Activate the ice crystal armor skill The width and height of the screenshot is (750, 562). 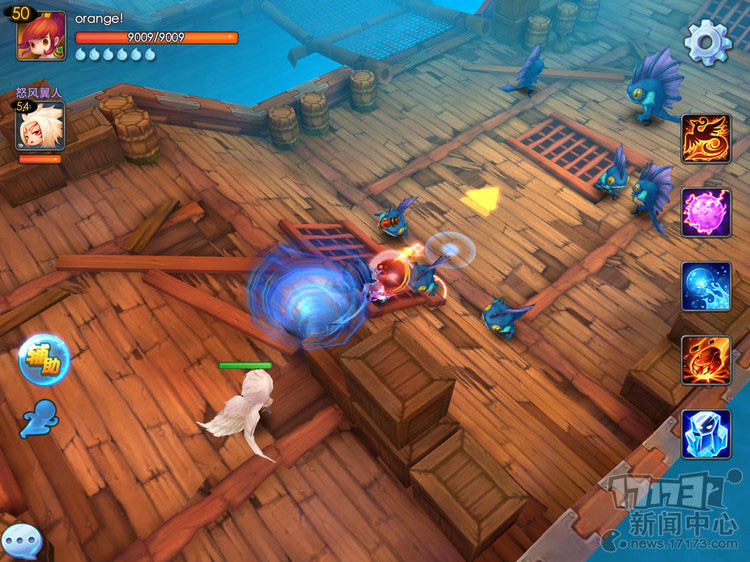tap(706, 434)
